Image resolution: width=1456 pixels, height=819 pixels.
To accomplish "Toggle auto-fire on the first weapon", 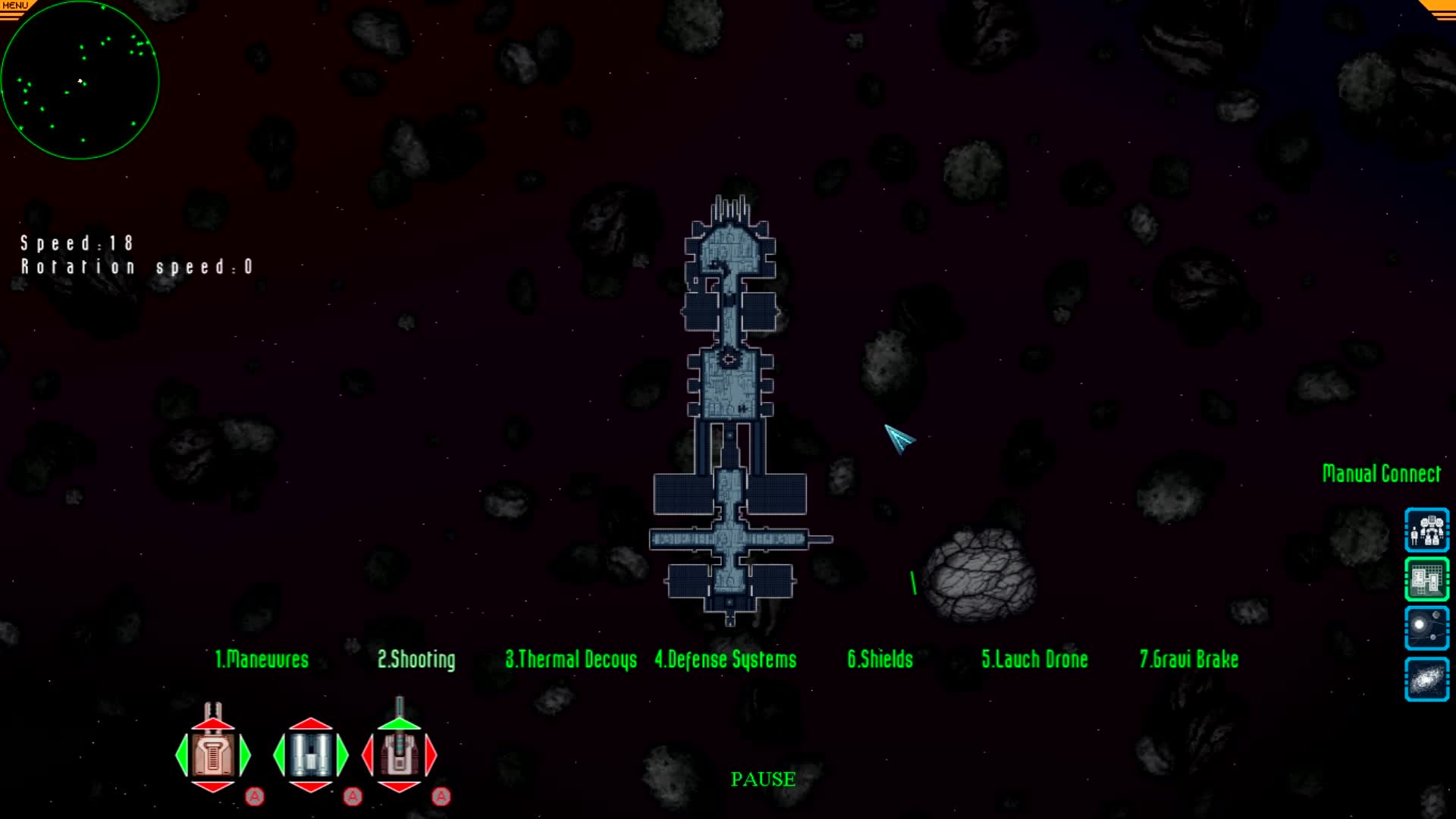I will click(256, 796).
